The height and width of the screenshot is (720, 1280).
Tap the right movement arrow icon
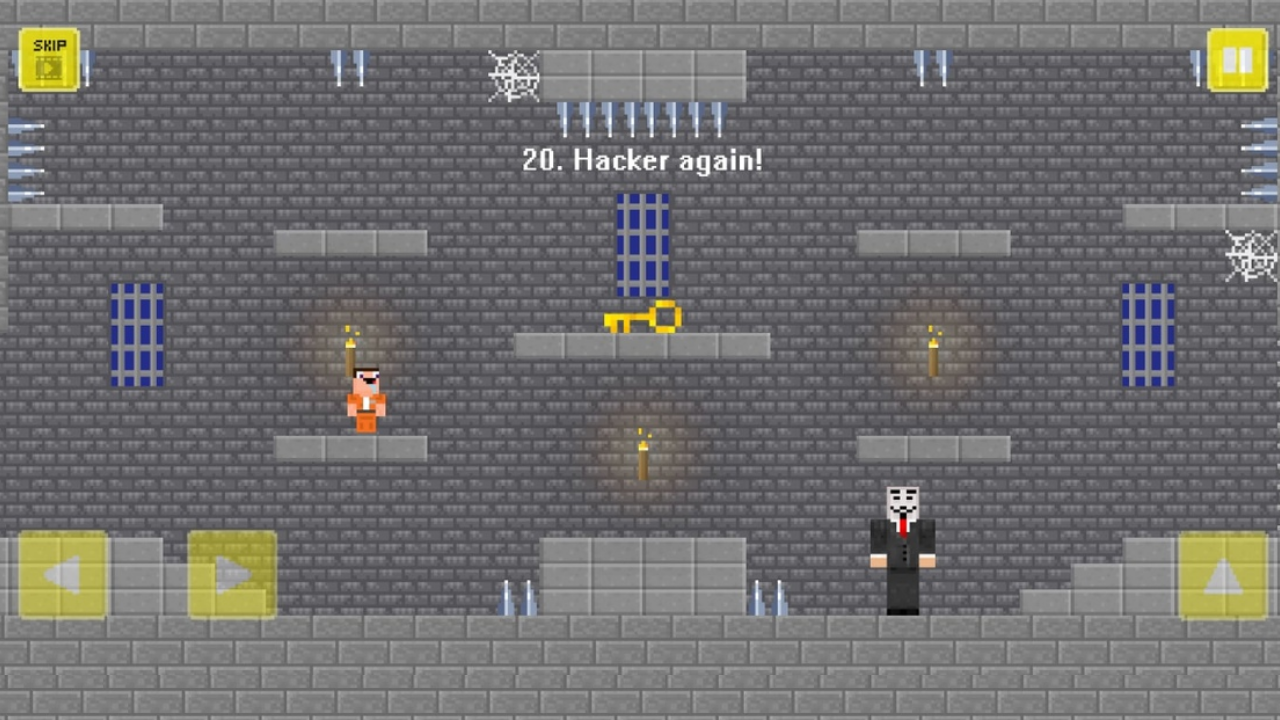tap(232, 575)
